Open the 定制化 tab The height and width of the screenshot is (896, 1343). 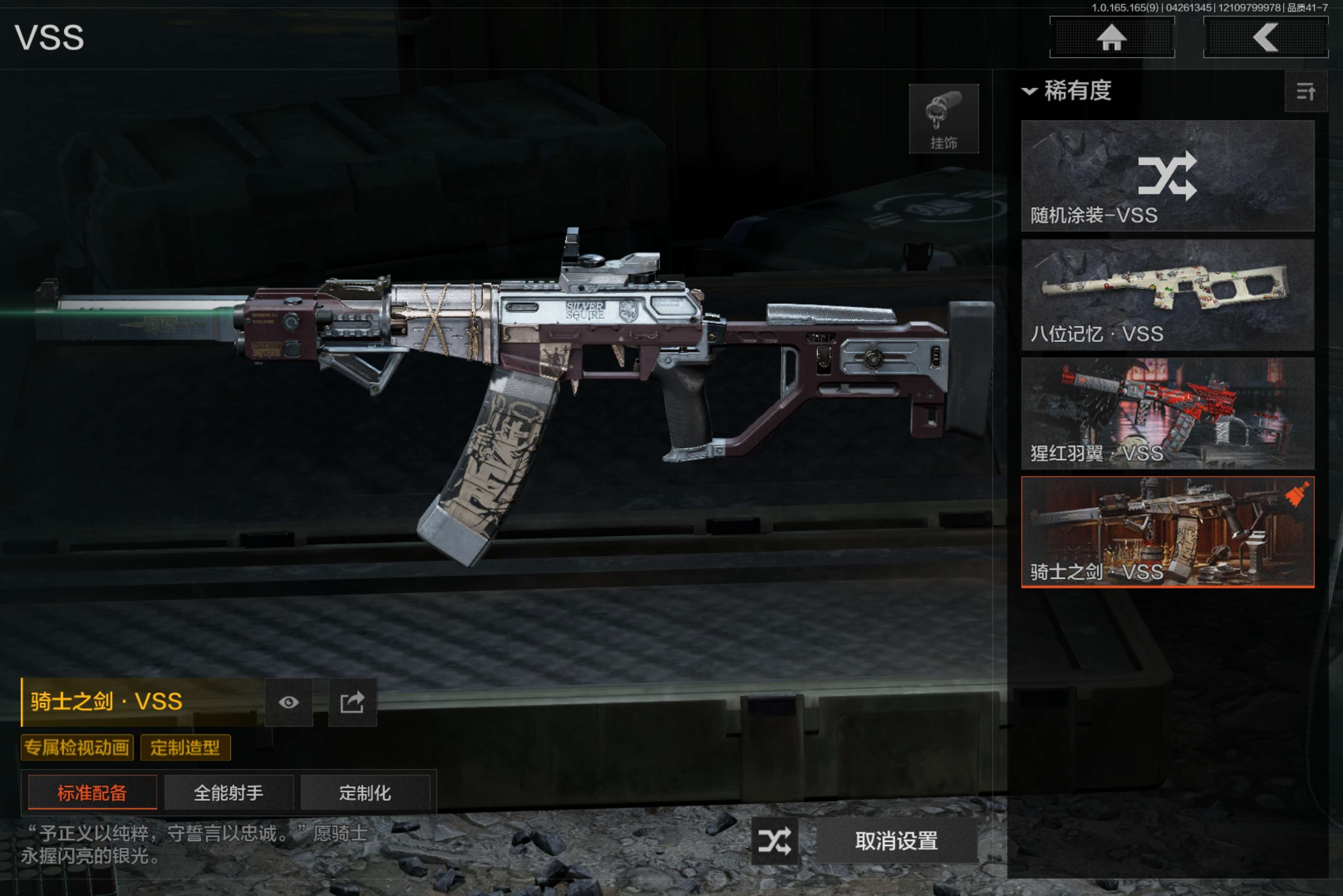coord(365,792)
